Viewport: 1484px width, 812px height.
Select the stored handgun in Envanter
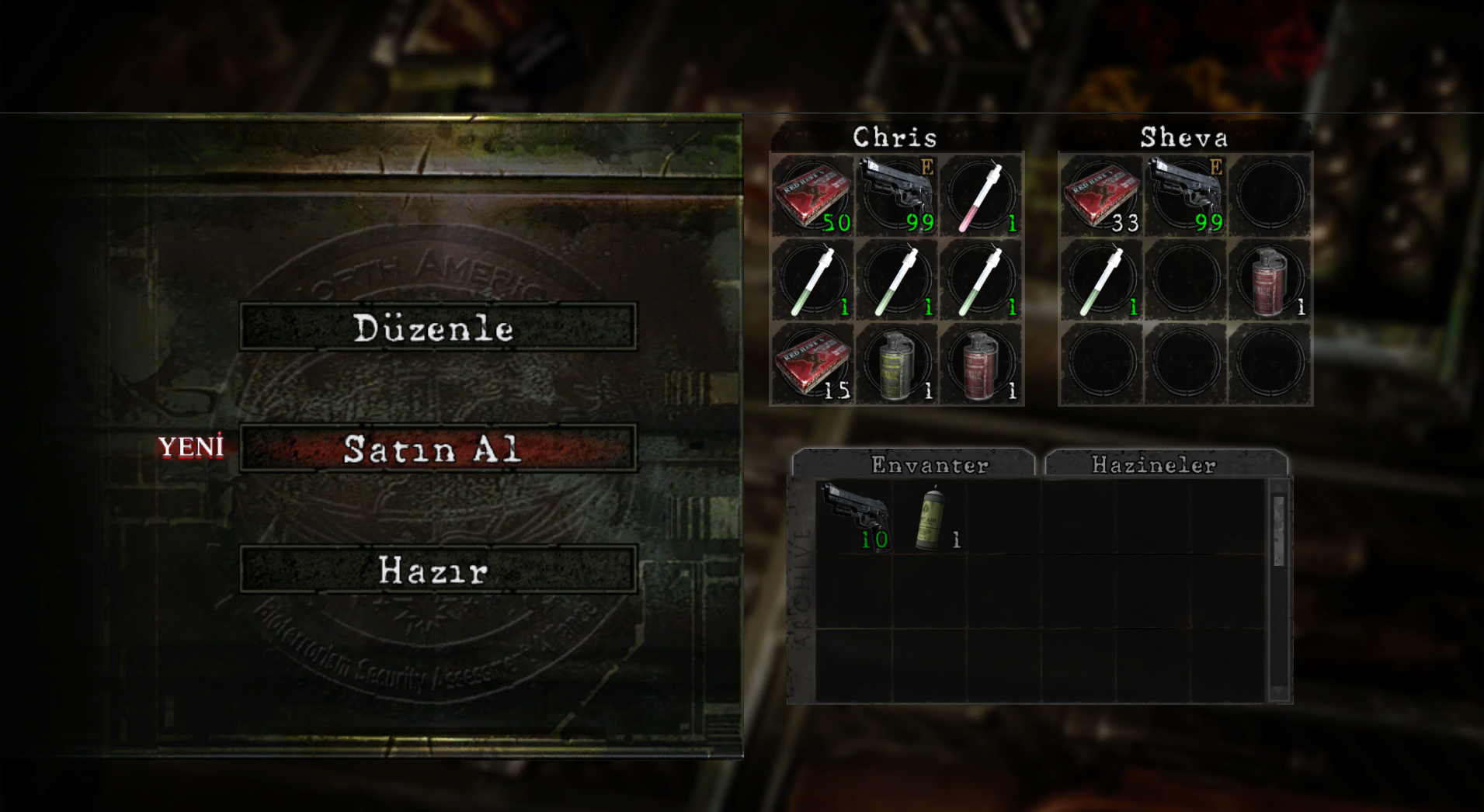[855, 516]
